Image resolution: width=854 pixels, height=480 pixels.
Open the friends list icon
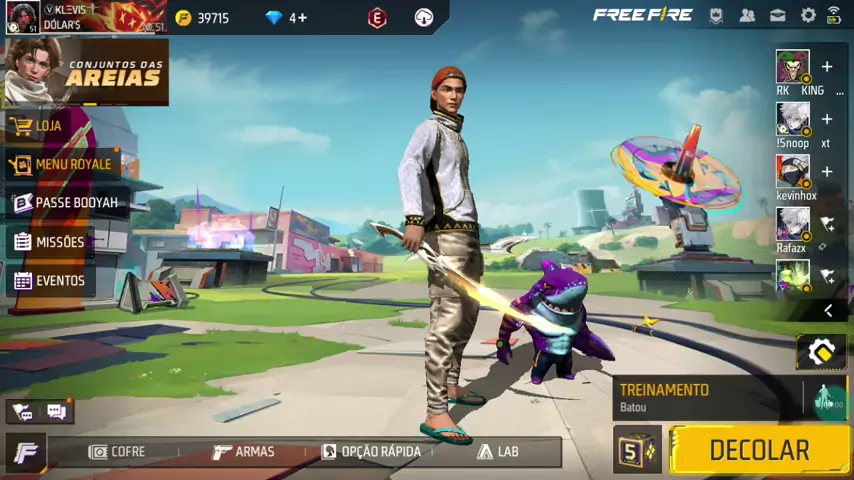747,16
